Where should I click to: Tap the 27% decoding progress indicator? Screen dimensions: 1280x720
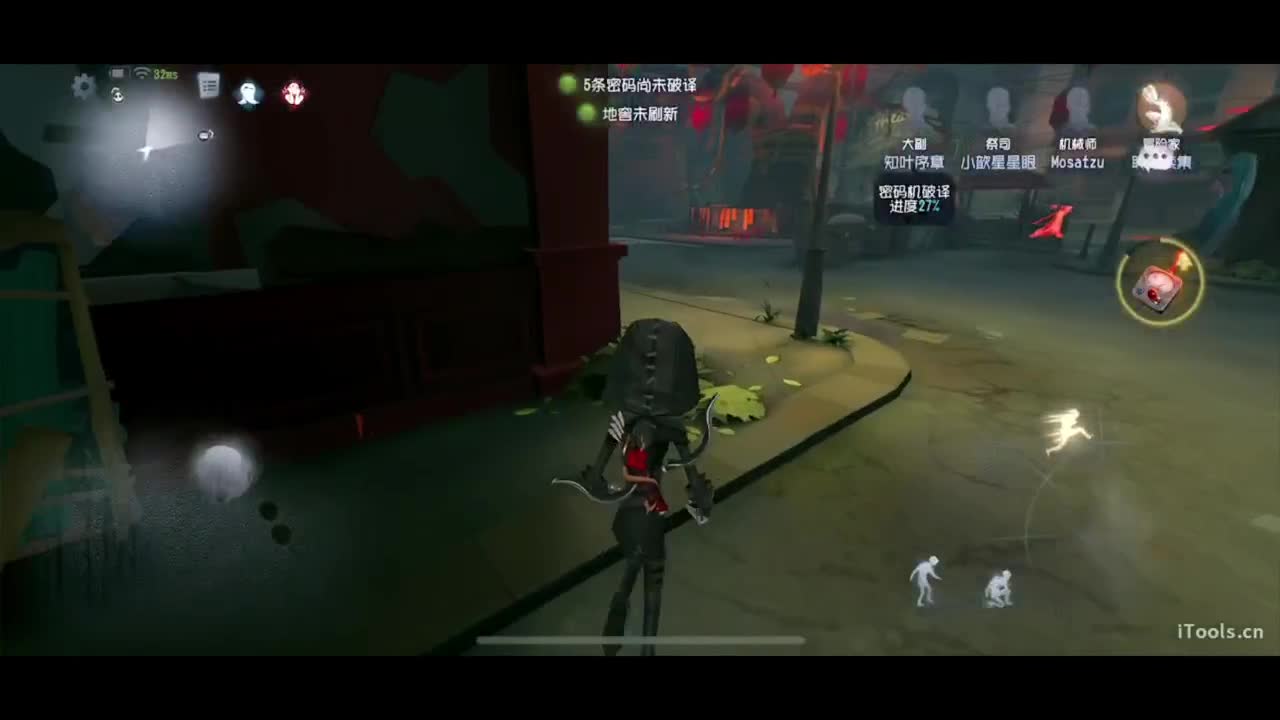pos(930,207)
